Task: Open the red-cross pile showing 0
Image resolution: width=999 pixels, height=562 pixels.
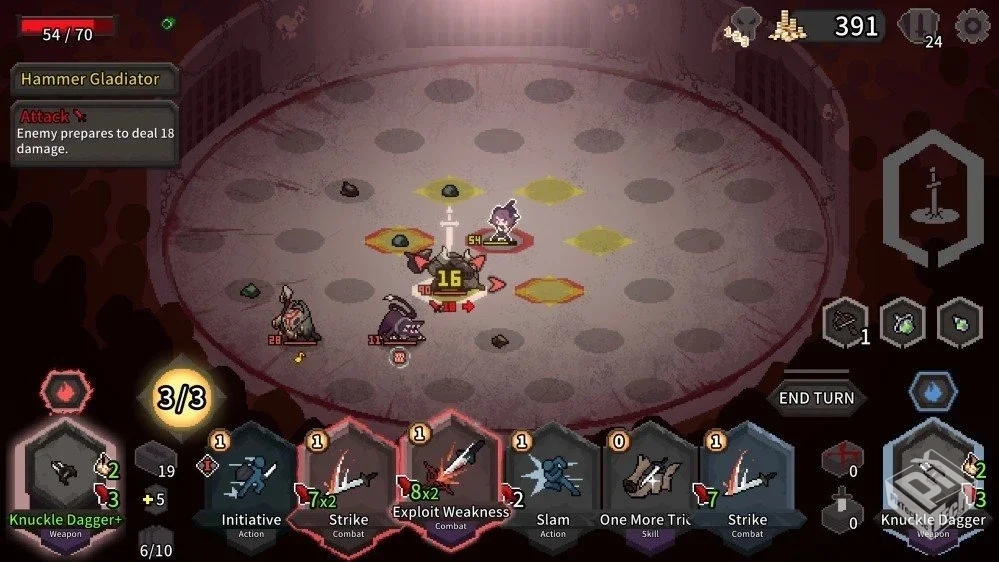Action: coord(840,461)
